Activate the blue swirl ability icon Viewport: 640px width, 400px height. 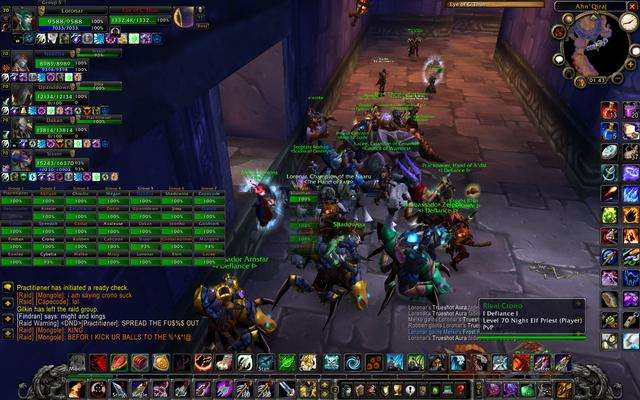(x=352, y=362)
